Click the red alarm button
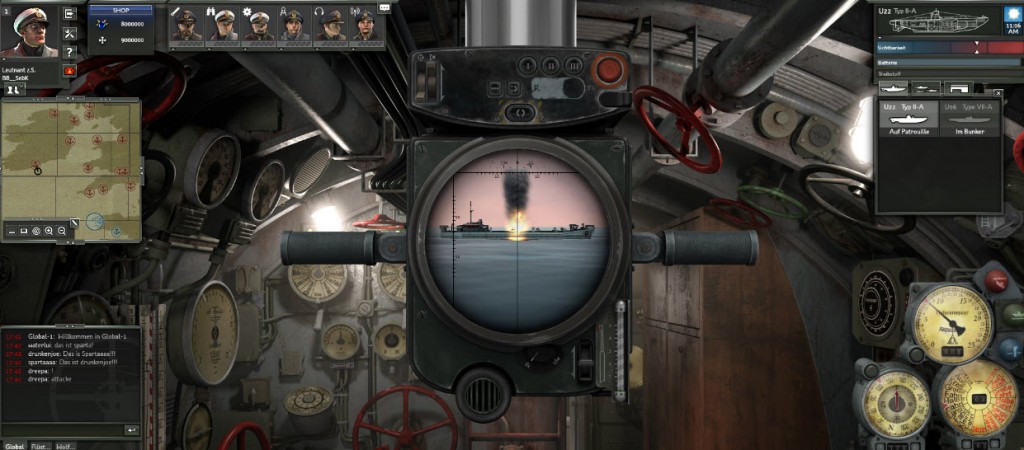This screenshot has width=1024, height=450. point(69,71)
